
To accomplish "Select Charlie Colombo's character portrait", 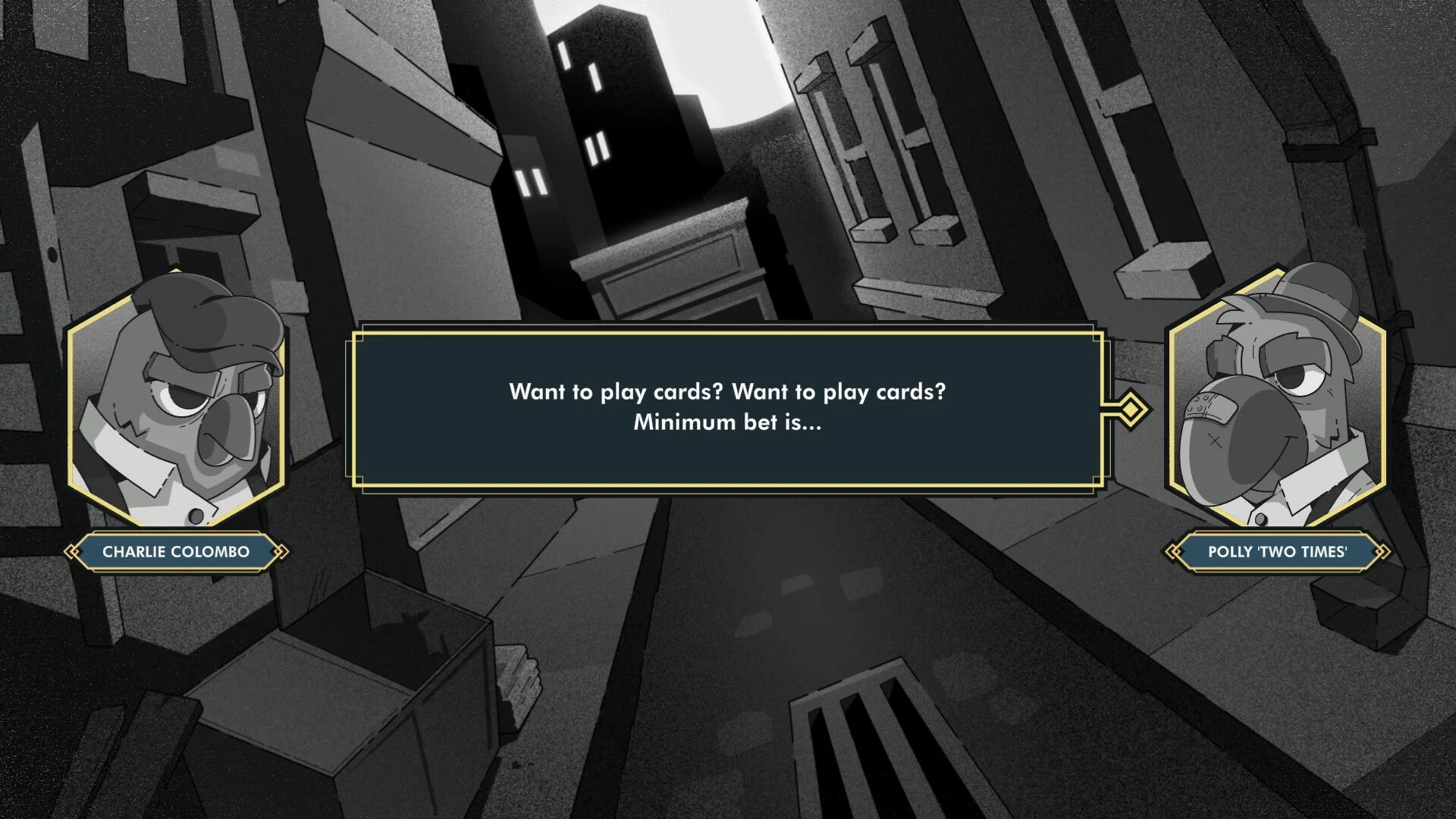I will (176, 402).
